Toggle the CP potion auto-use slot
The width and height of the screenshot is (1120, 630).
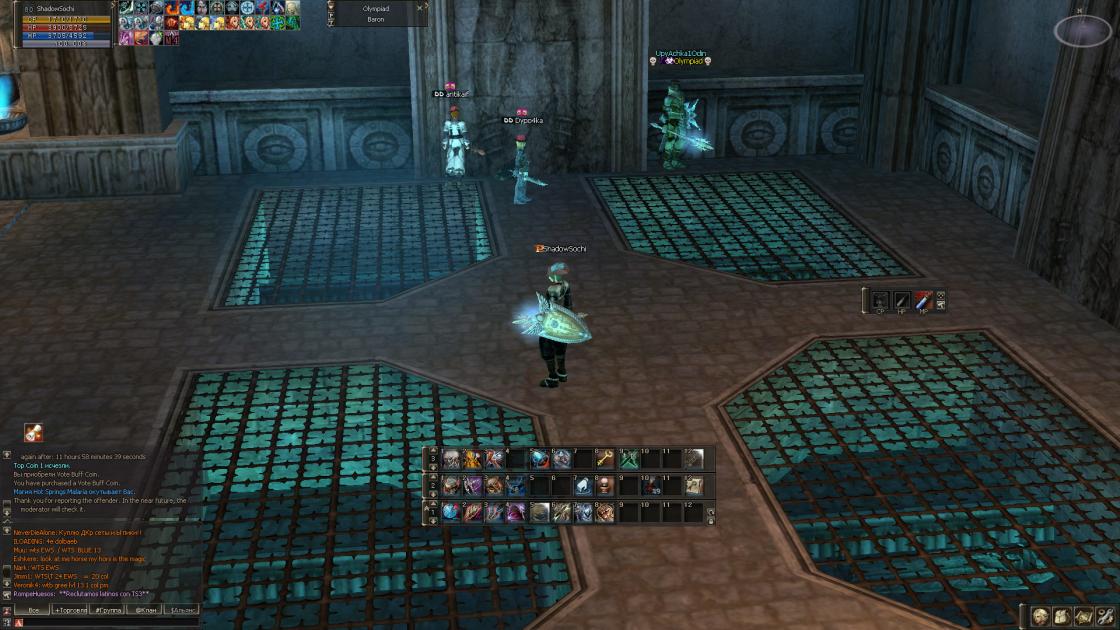(x=881, y=299)
